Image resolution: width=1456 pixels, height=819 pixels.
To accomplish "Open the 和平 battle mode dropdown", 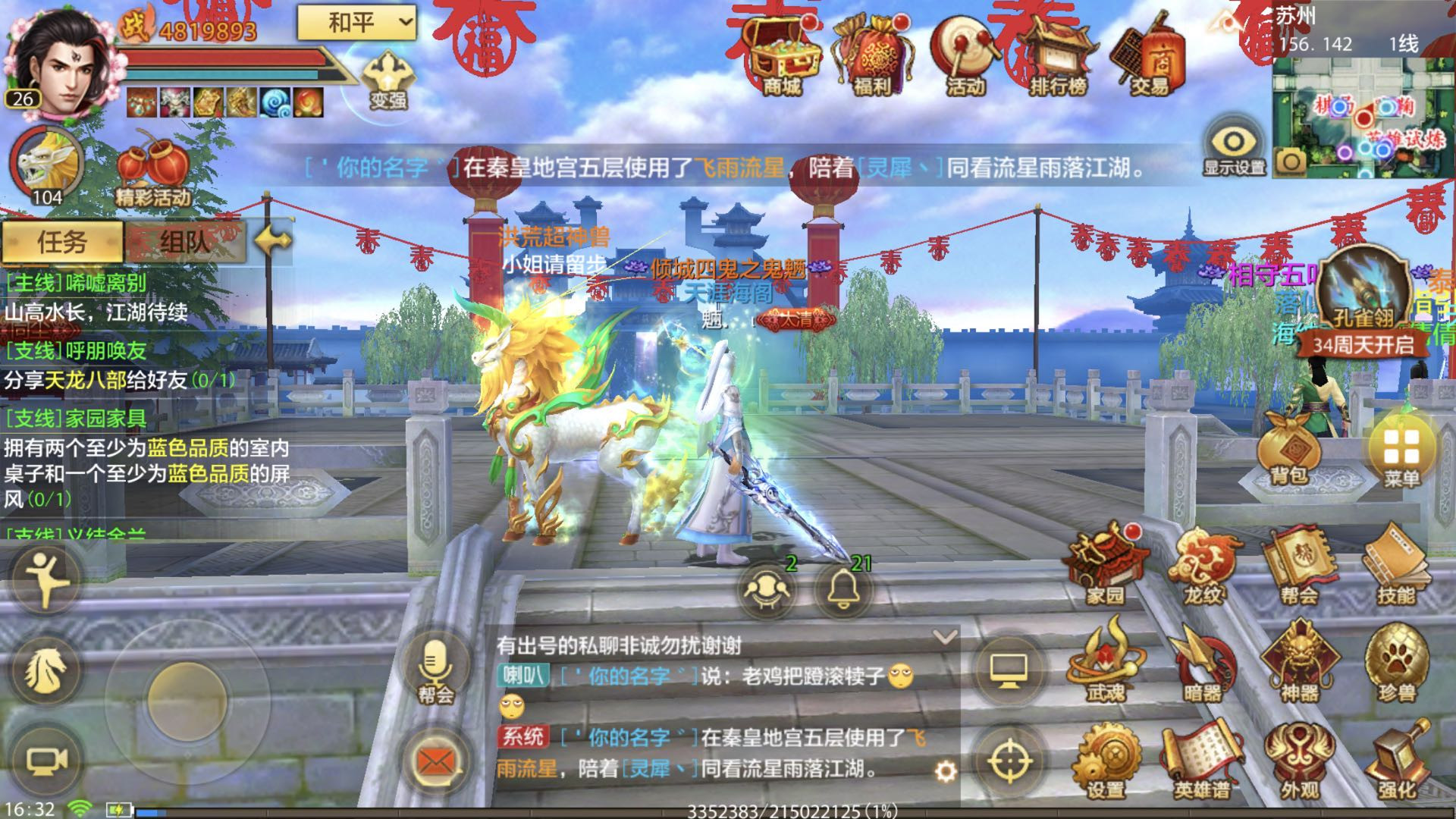I will (x=356, y=23).
